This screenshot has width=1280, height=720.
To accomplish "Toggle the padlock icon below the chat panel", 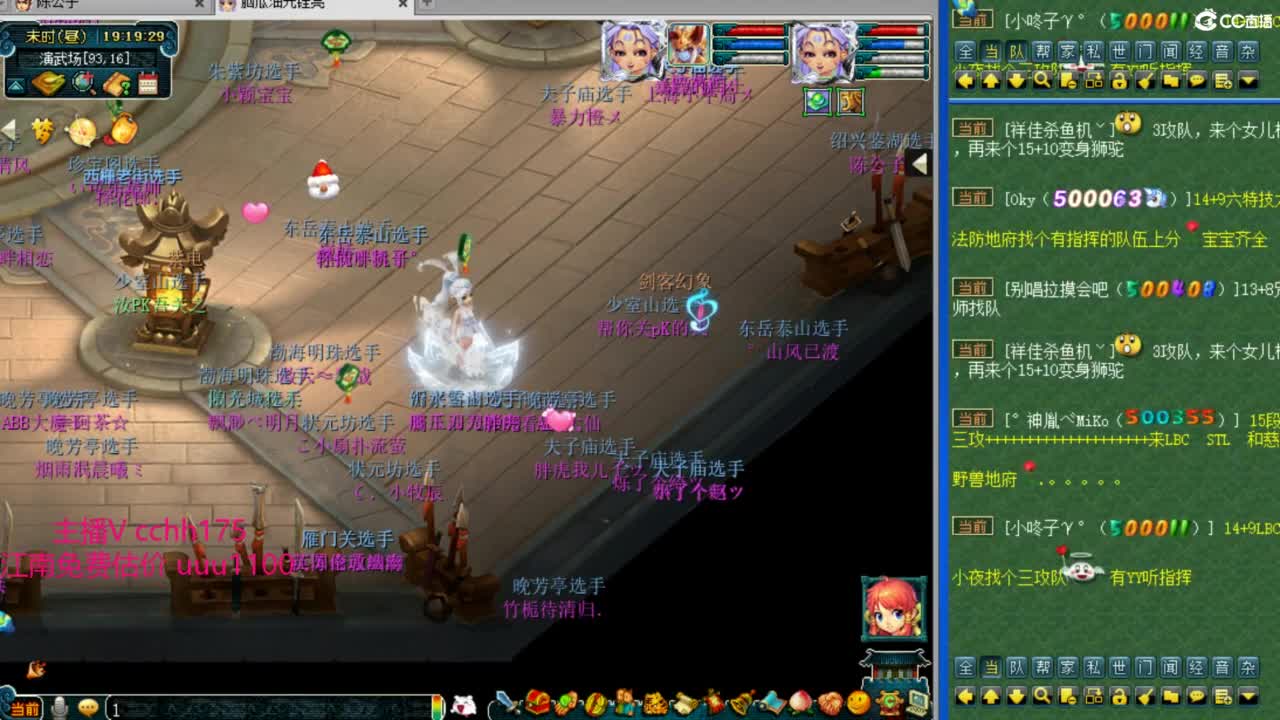I will (x=1119, y=697).
